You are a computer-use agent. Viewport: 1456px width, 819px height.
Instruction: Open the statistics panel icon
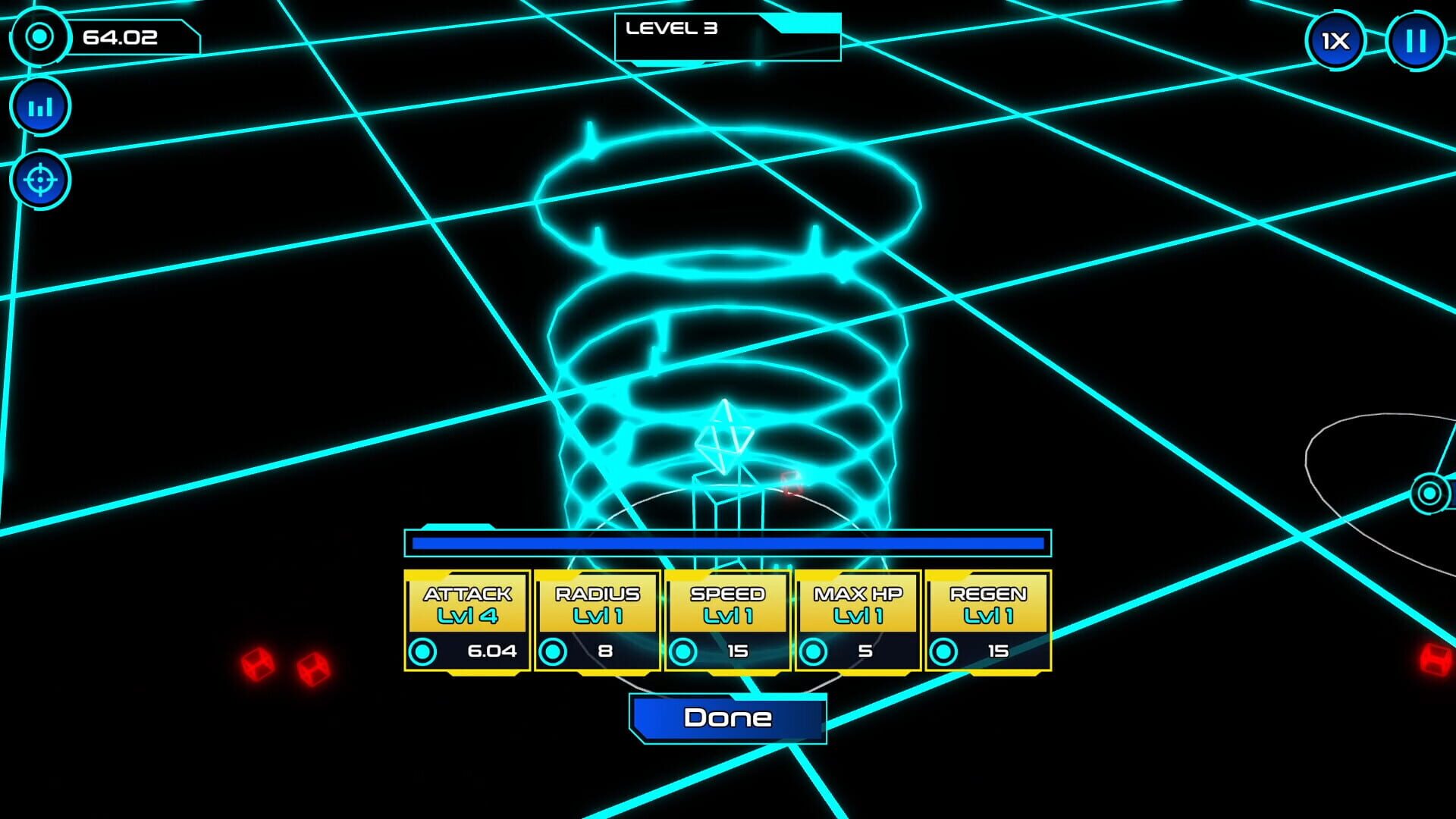pos(39,106)
